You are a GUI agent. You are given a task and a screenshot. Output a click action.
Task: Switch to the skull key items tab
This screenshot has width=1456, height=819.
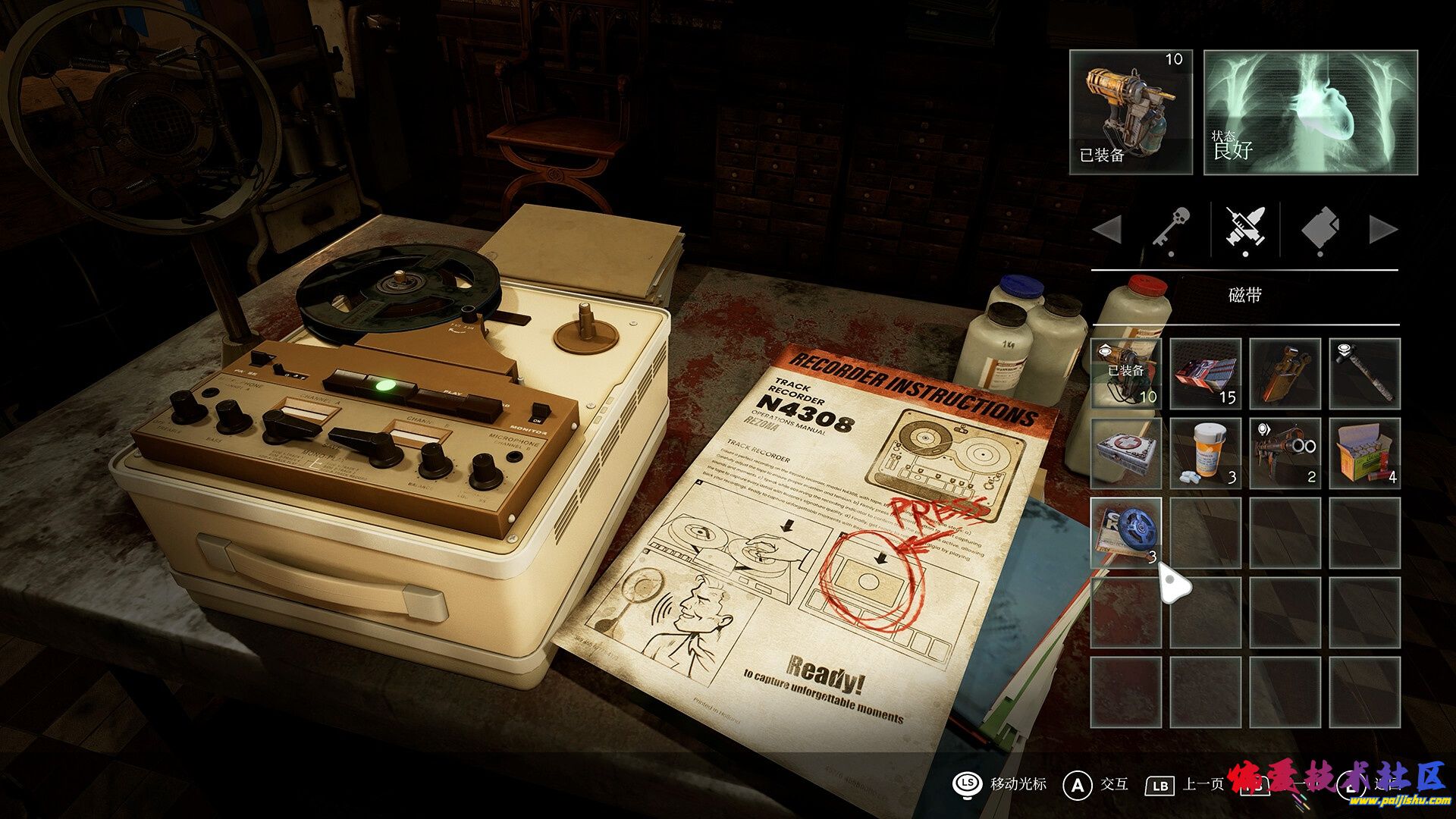[1172, 229]
